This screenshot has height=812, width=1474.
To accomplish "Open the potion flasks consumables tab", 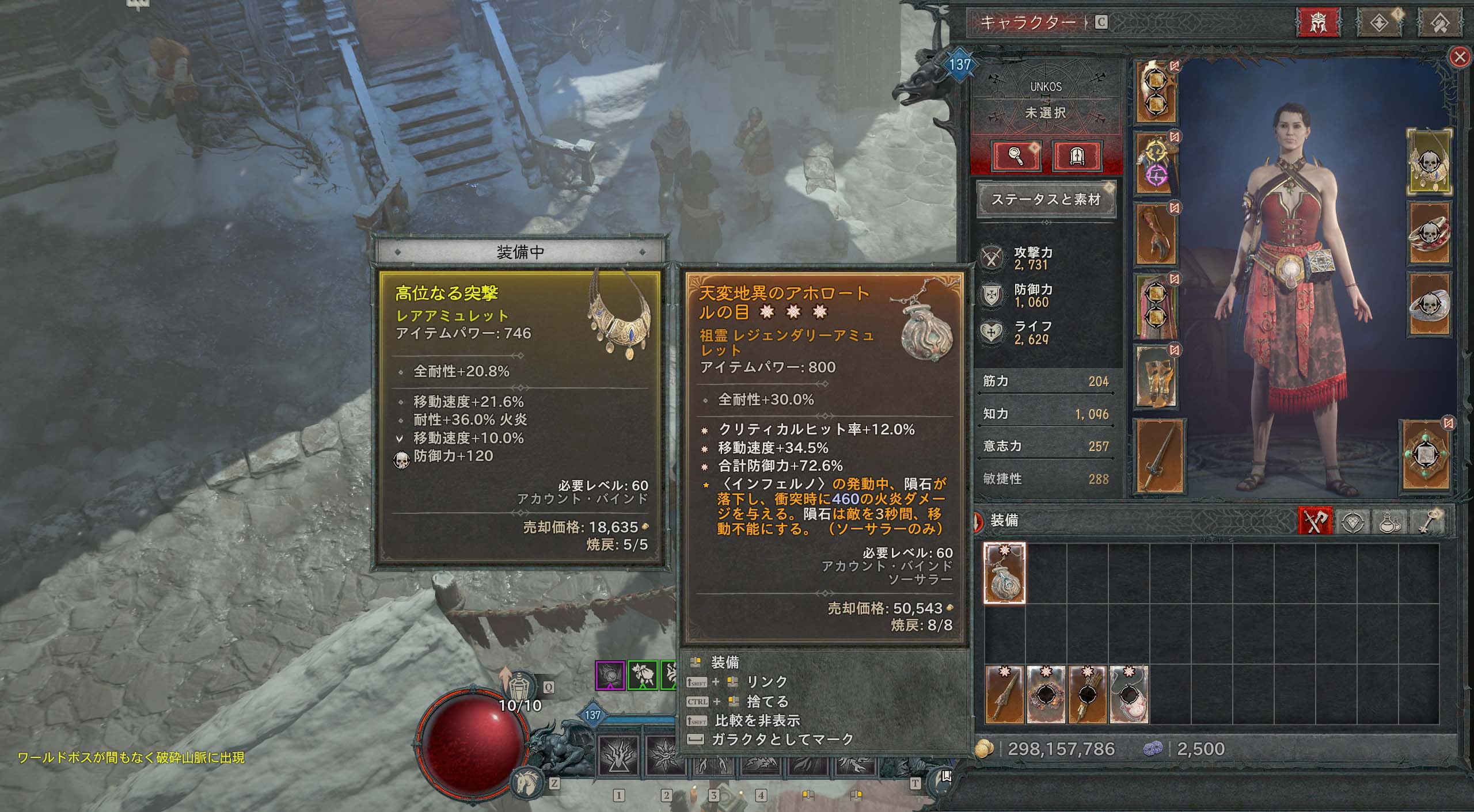I will click(1390, 521).
